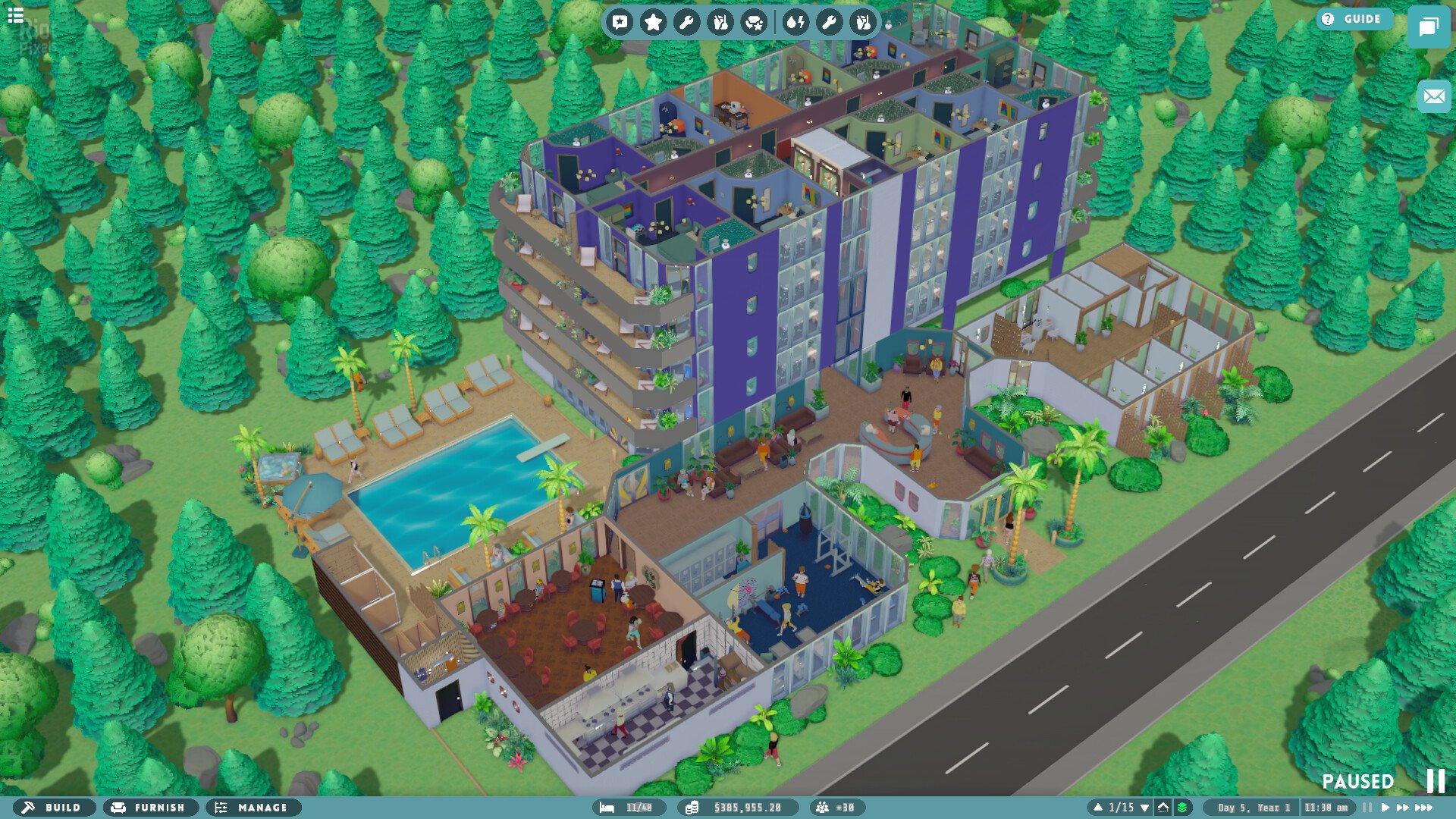The width and height of the screenshot is (1456, 819).
Task: Click the up arrow to go up a floor
Action: coord(1099,808)
